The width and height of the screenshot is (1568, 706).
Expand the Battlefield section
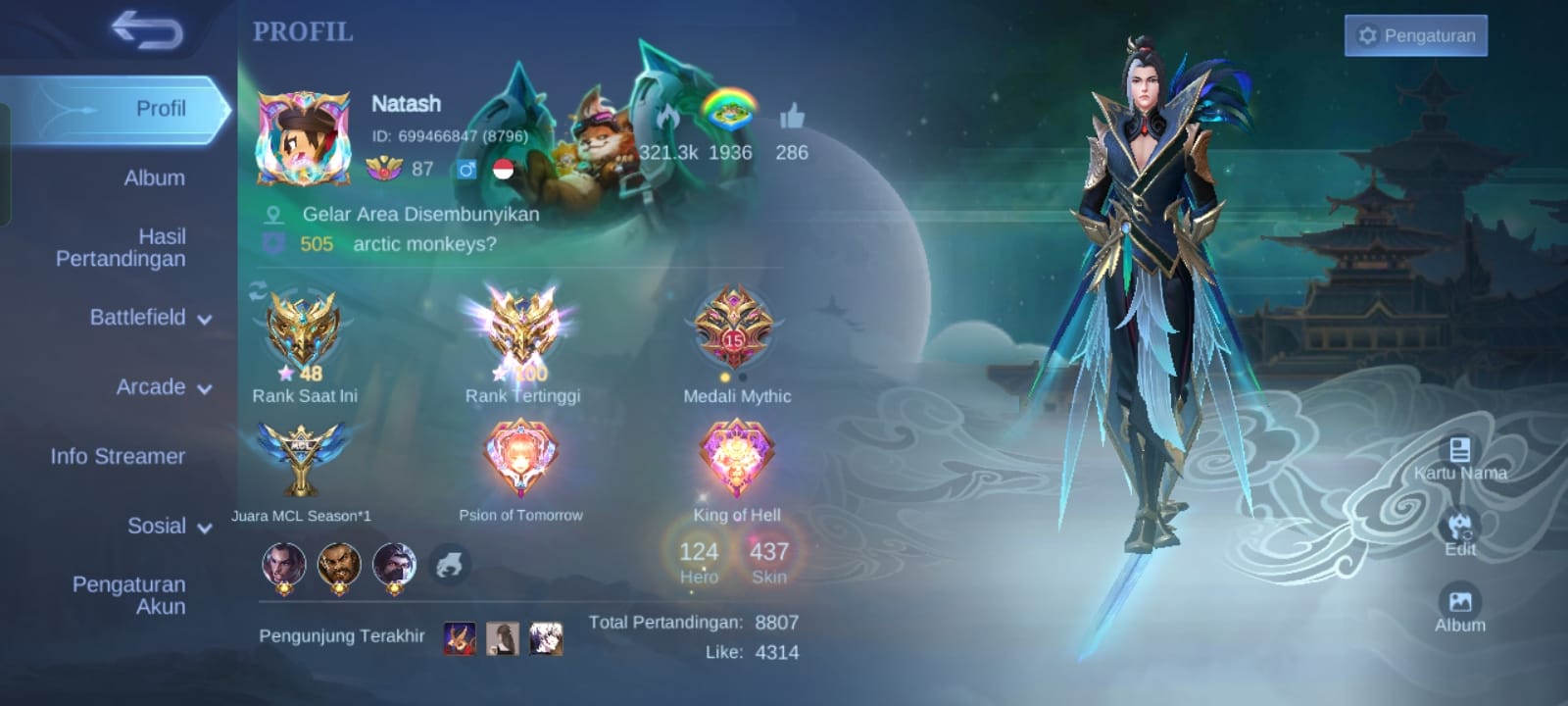coord(150,318)
